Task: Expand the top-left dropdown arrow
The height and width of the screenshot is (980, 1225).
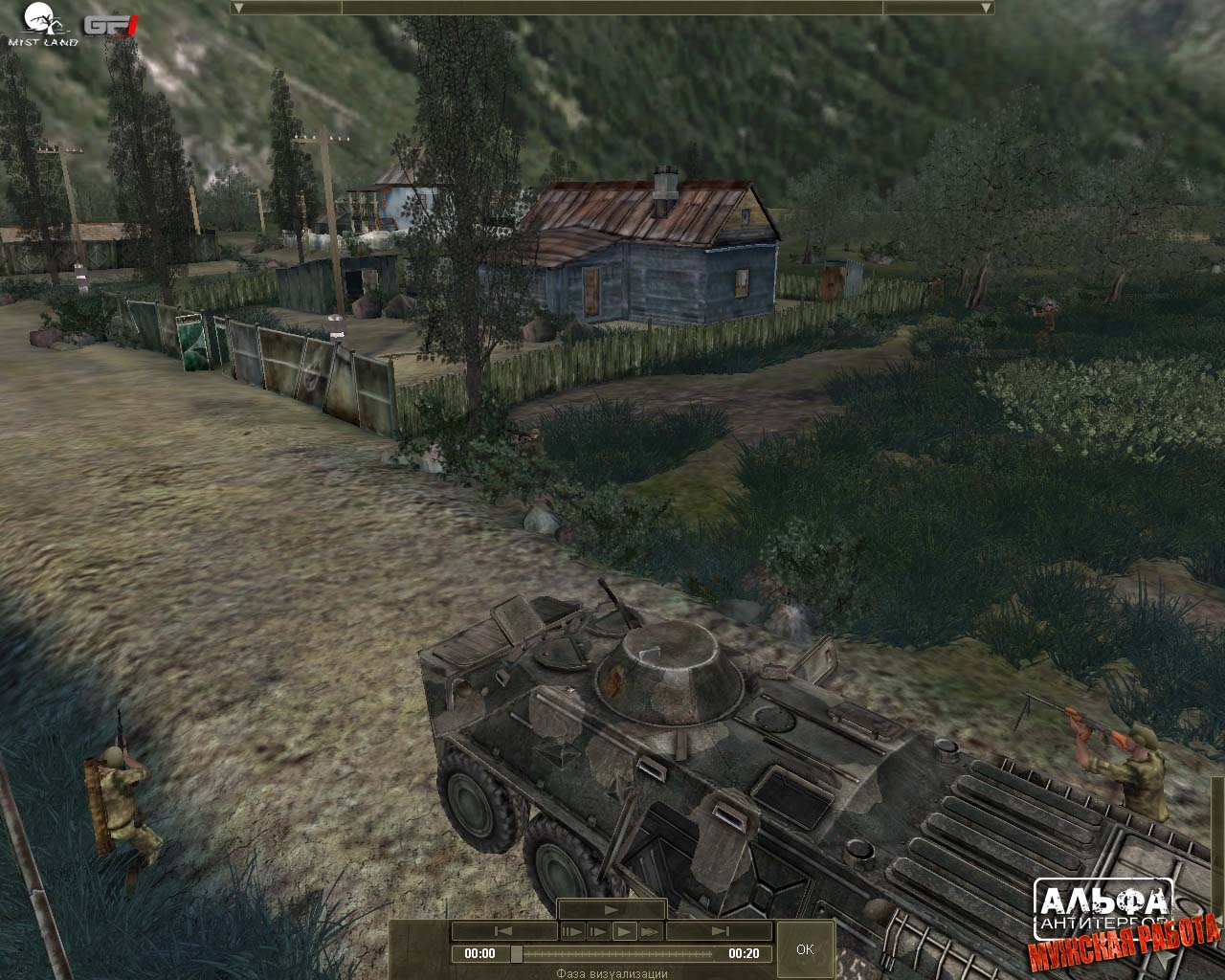Action: 238,8
